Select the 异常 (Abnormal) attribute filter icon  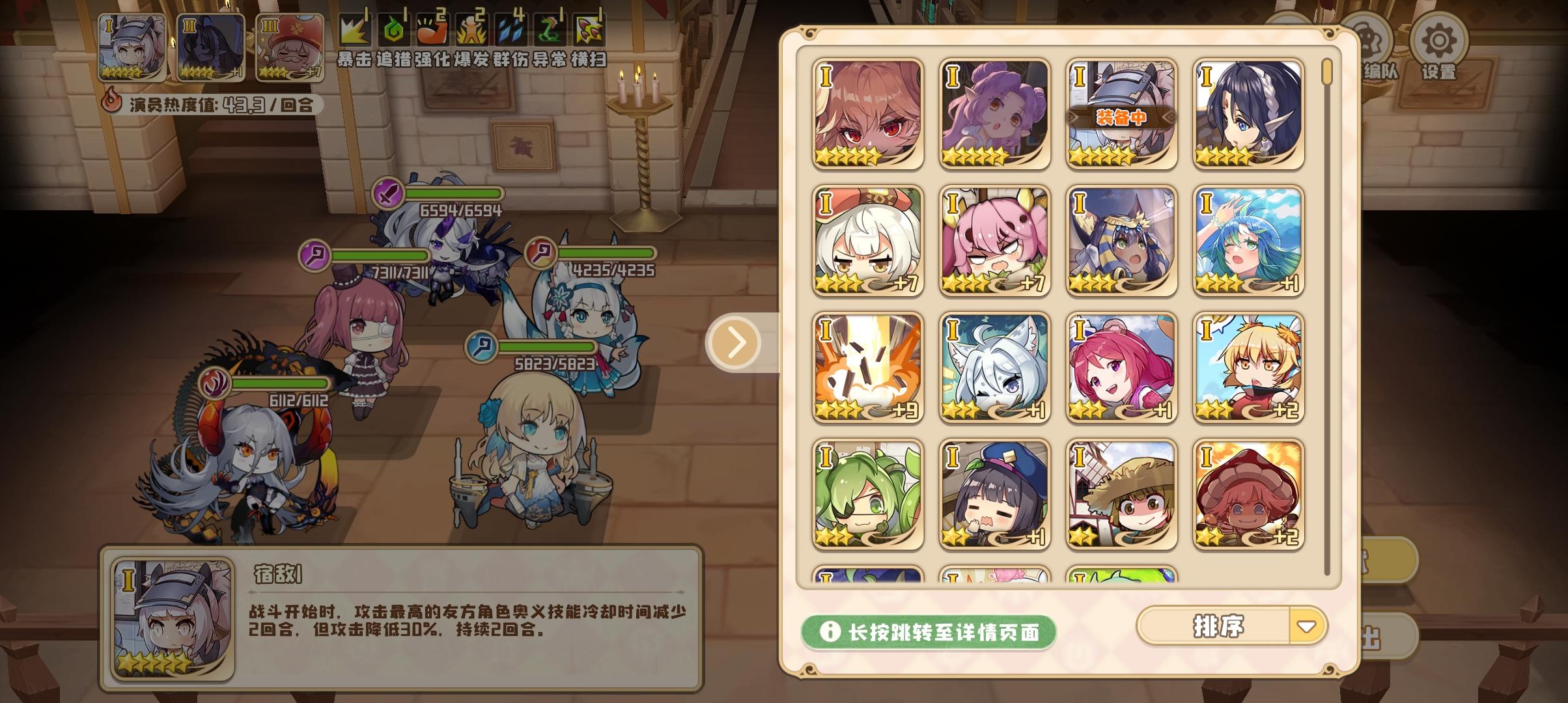click(x=550, y=29)
